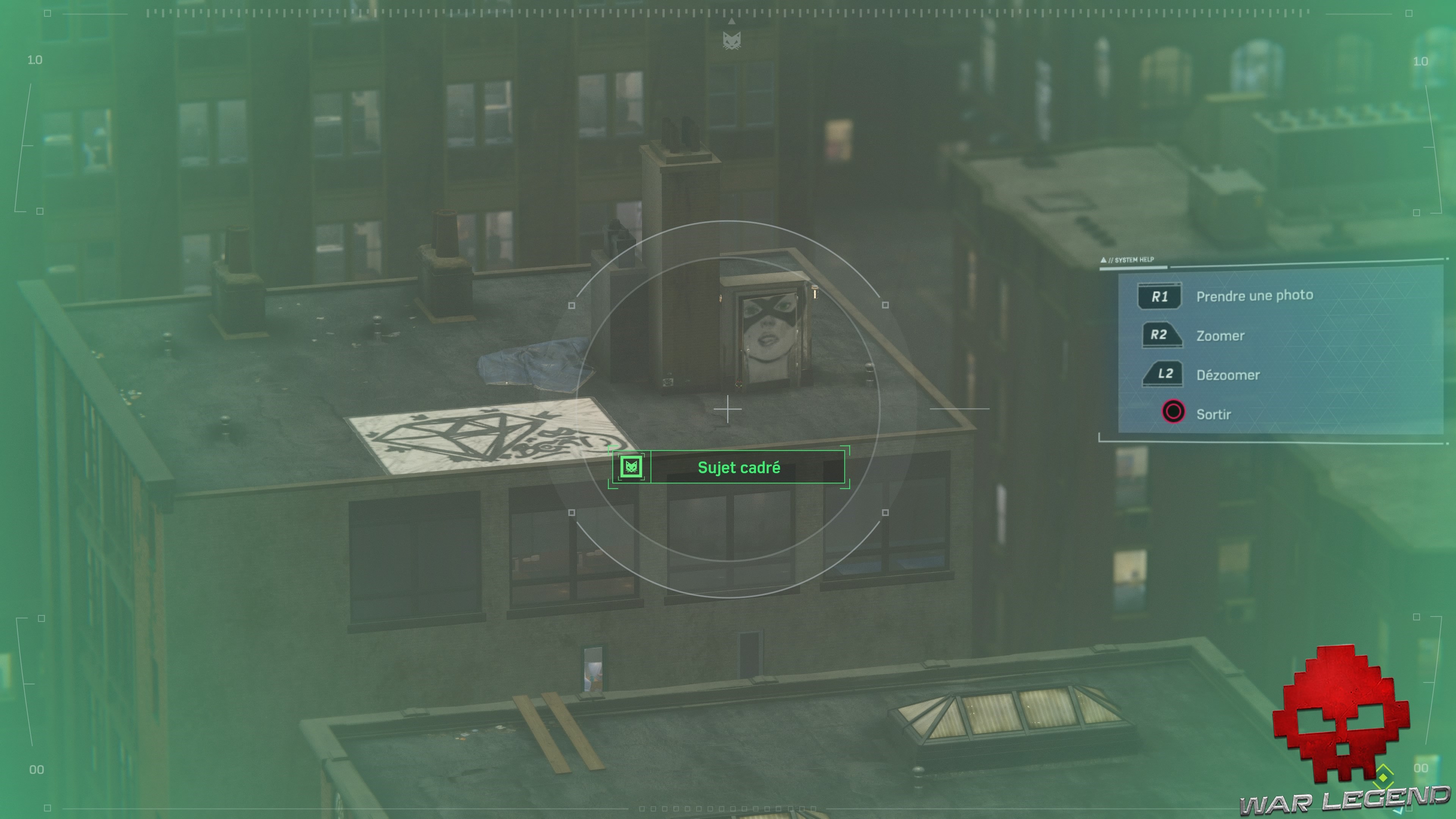
Task: Click the Zoomer label text
Action: point(1220,335)
